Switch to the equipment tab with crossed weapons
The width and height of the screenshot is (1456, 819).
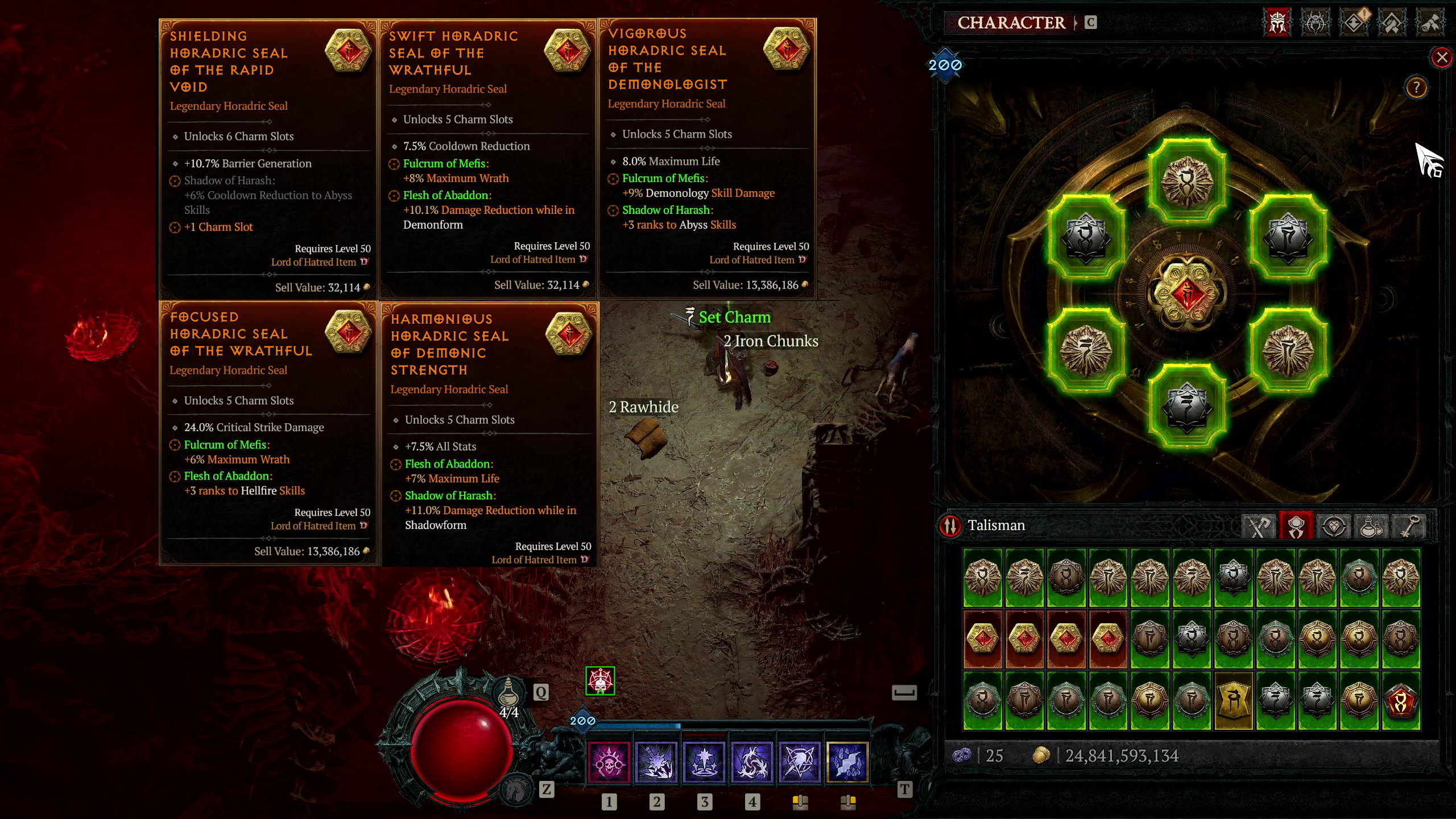point(1259,526)
